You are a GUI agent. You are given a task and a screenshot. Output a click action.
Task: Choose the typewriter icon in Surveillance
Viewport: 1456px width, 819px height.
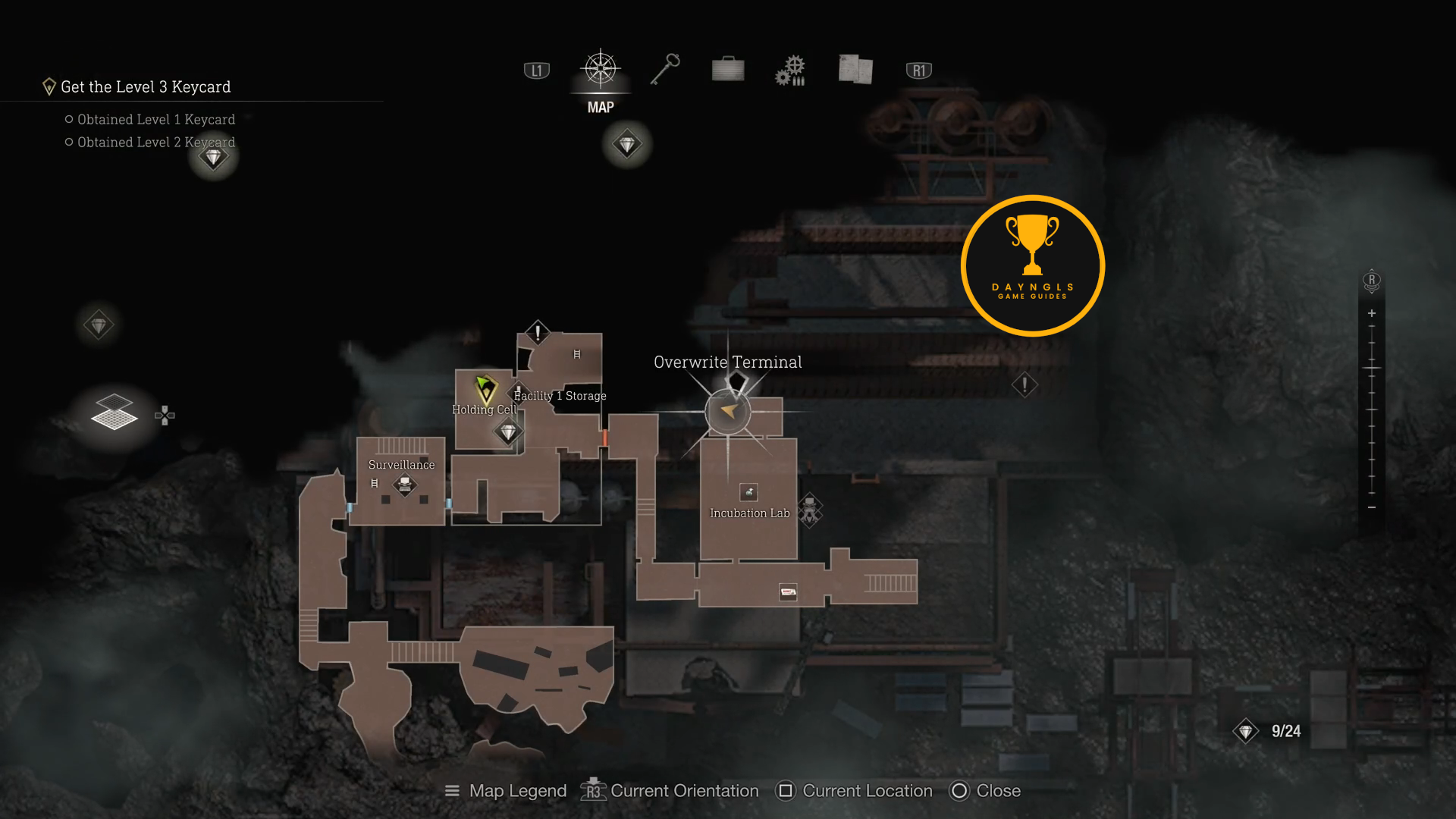coord(405,484)
